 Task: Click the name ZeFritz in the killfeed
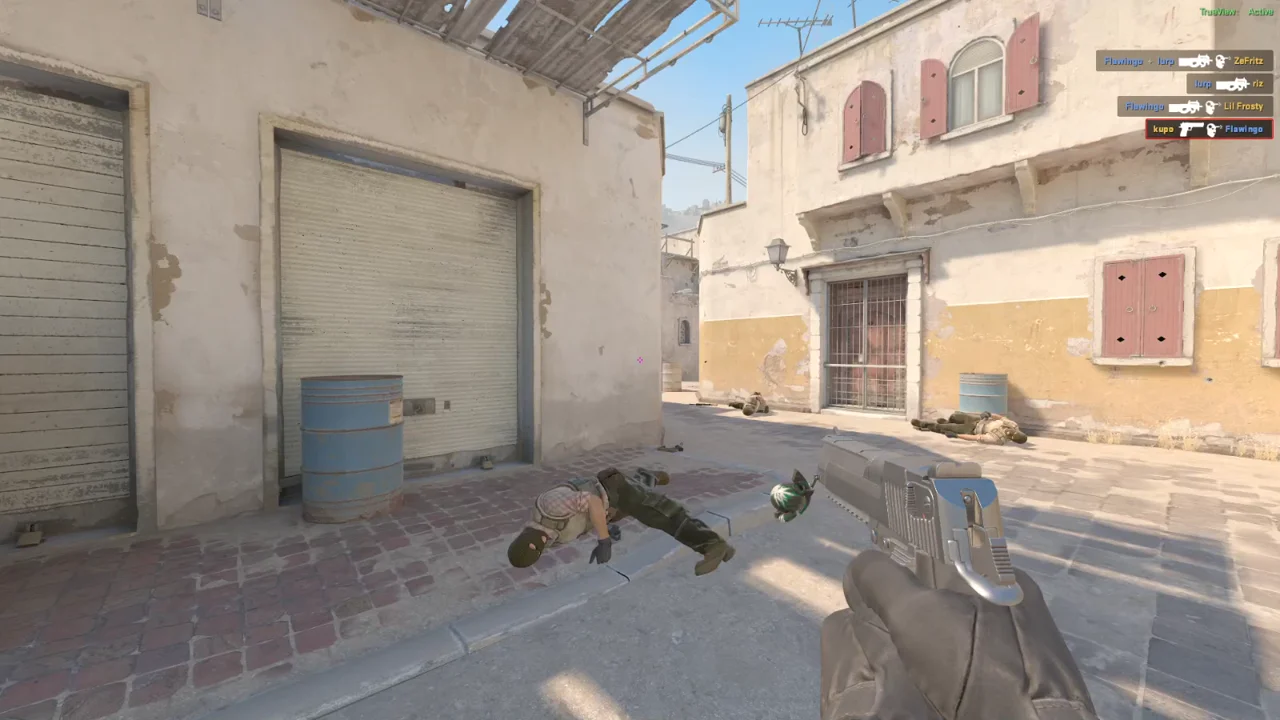(x=1248, y=61)
